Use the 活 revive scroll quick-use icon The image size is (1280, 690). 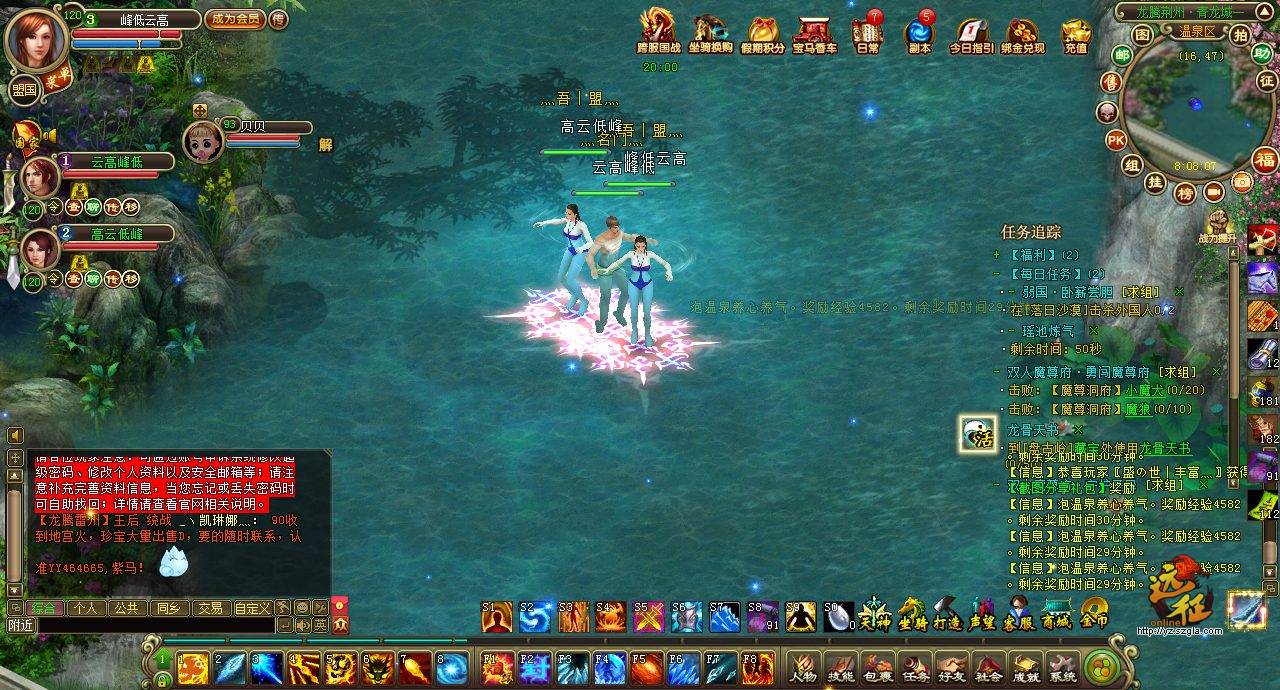coord(977,433)
